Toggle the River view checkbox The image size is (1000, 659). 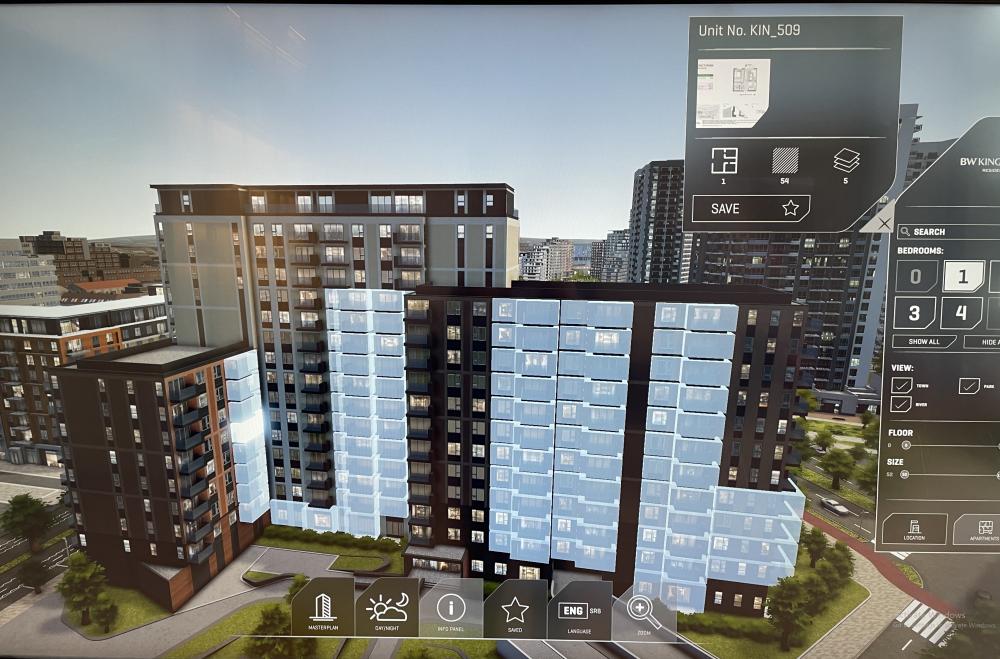(900, 403)
